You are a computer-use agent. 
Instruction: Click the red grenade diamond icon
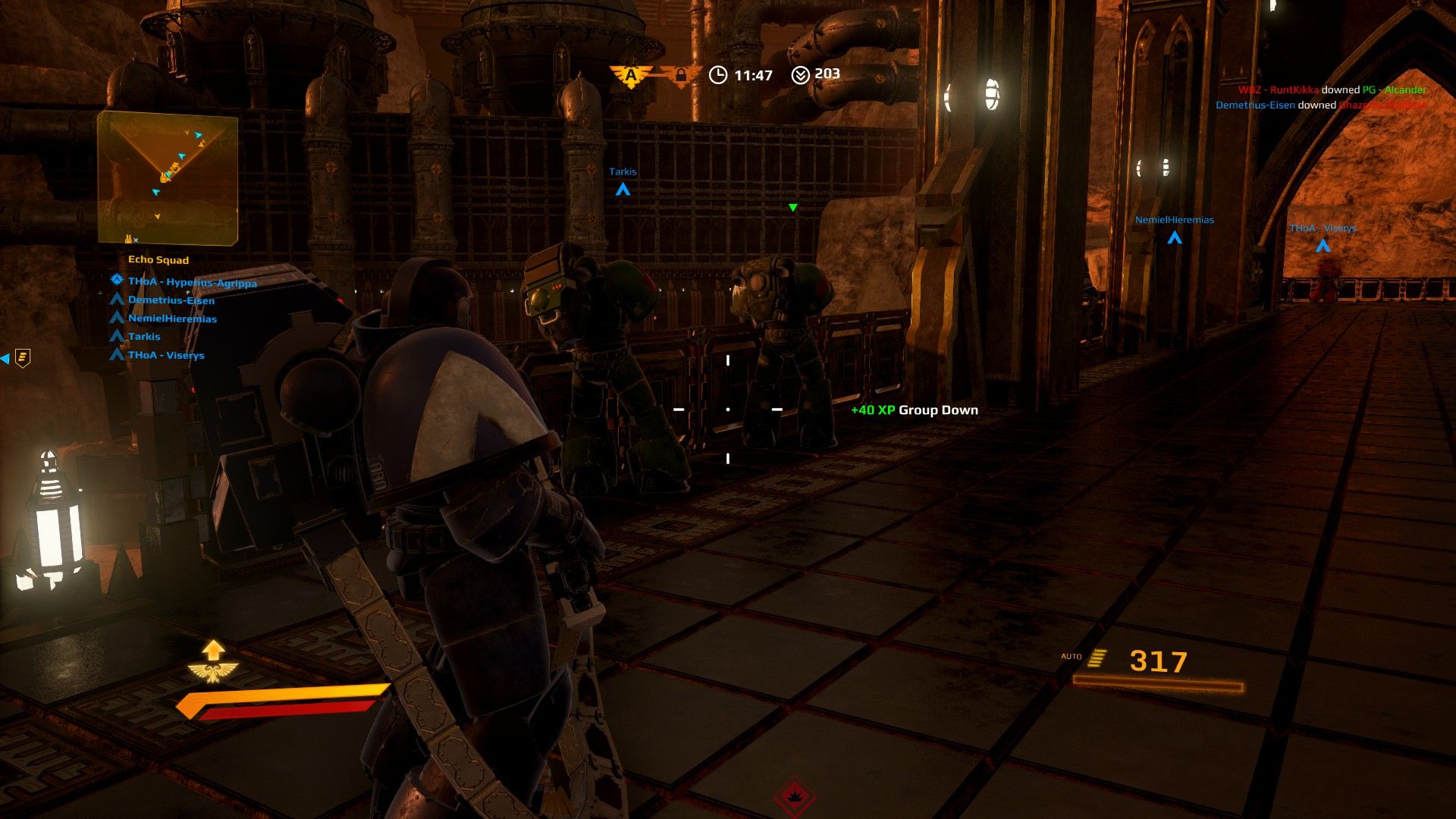click(x=794, y=797)
